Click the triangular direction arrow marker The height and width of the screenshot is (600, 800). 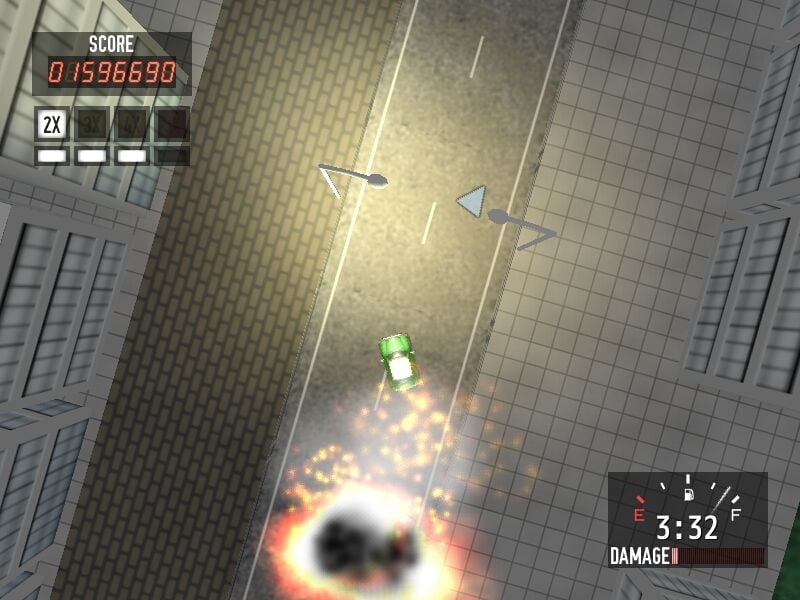[x=472, y=202]
